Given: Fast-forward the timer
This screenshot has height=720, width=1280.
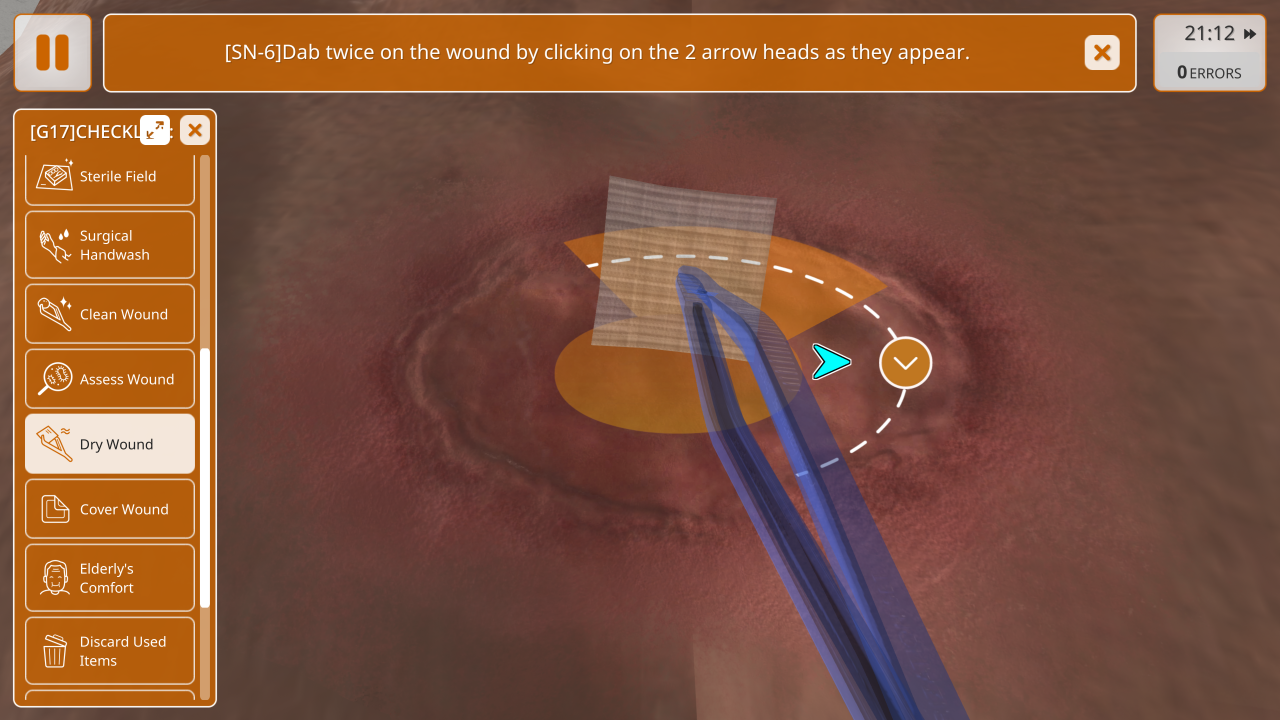Looking at the screenshot, I should click(x=1250, y=34).
